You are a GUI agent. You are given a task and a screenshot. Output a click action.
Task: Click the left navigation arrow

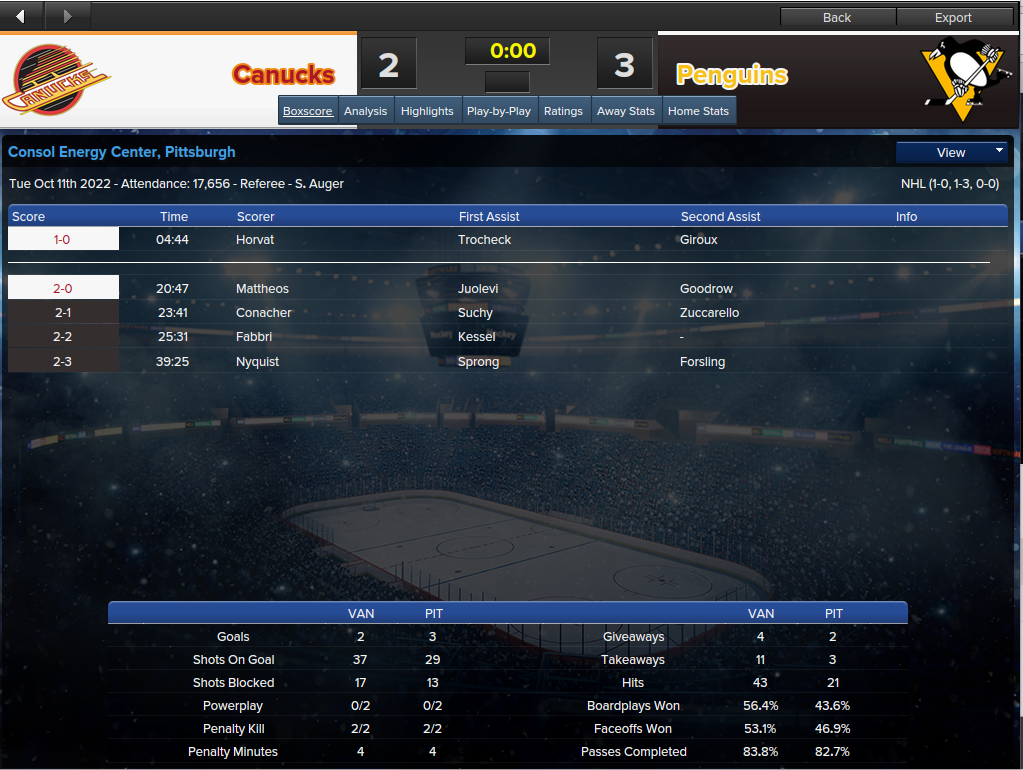pos(22,16)
